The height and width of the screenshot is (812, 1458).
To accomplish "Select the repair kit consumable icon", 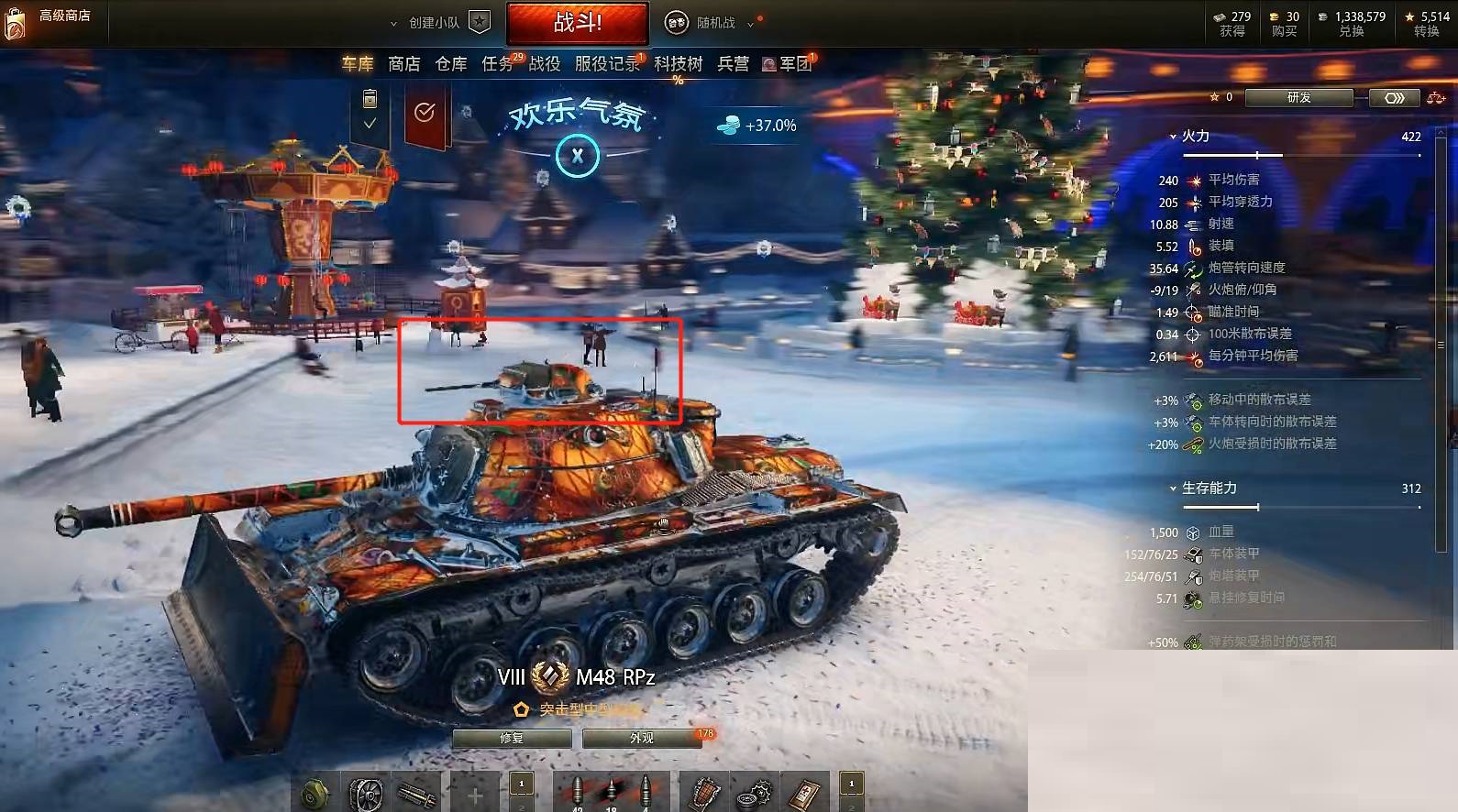I will point(754,792).
